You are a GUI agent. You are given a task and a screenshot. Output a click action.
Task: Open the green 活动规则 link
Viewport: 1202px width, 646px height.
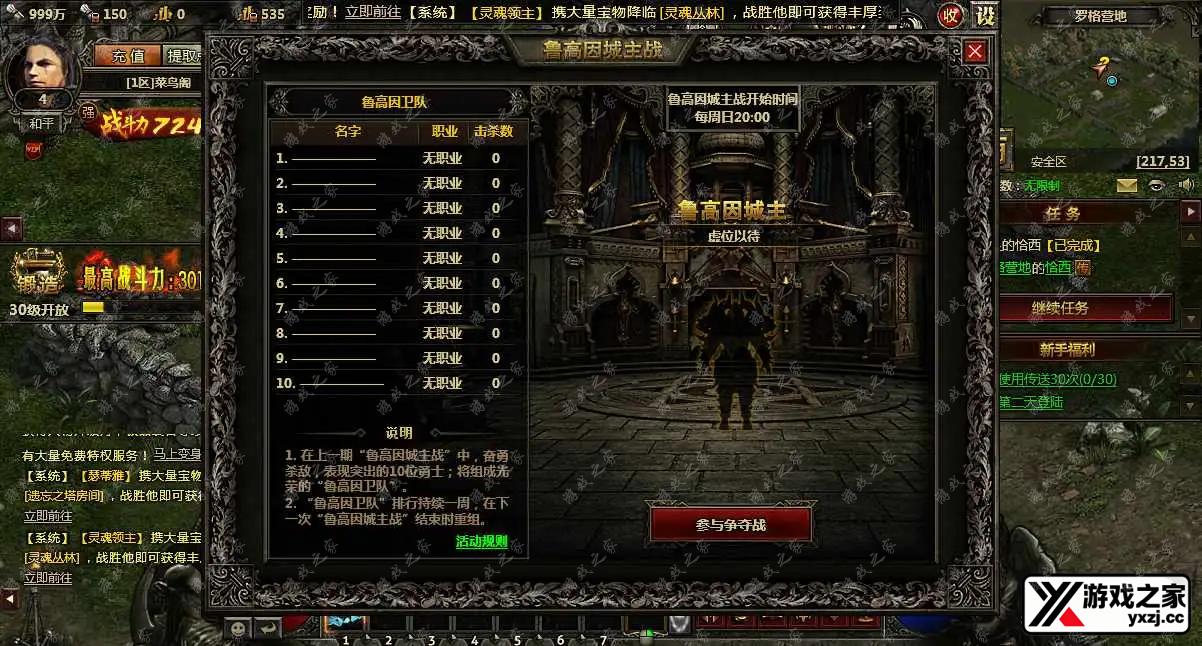point(481,542)
